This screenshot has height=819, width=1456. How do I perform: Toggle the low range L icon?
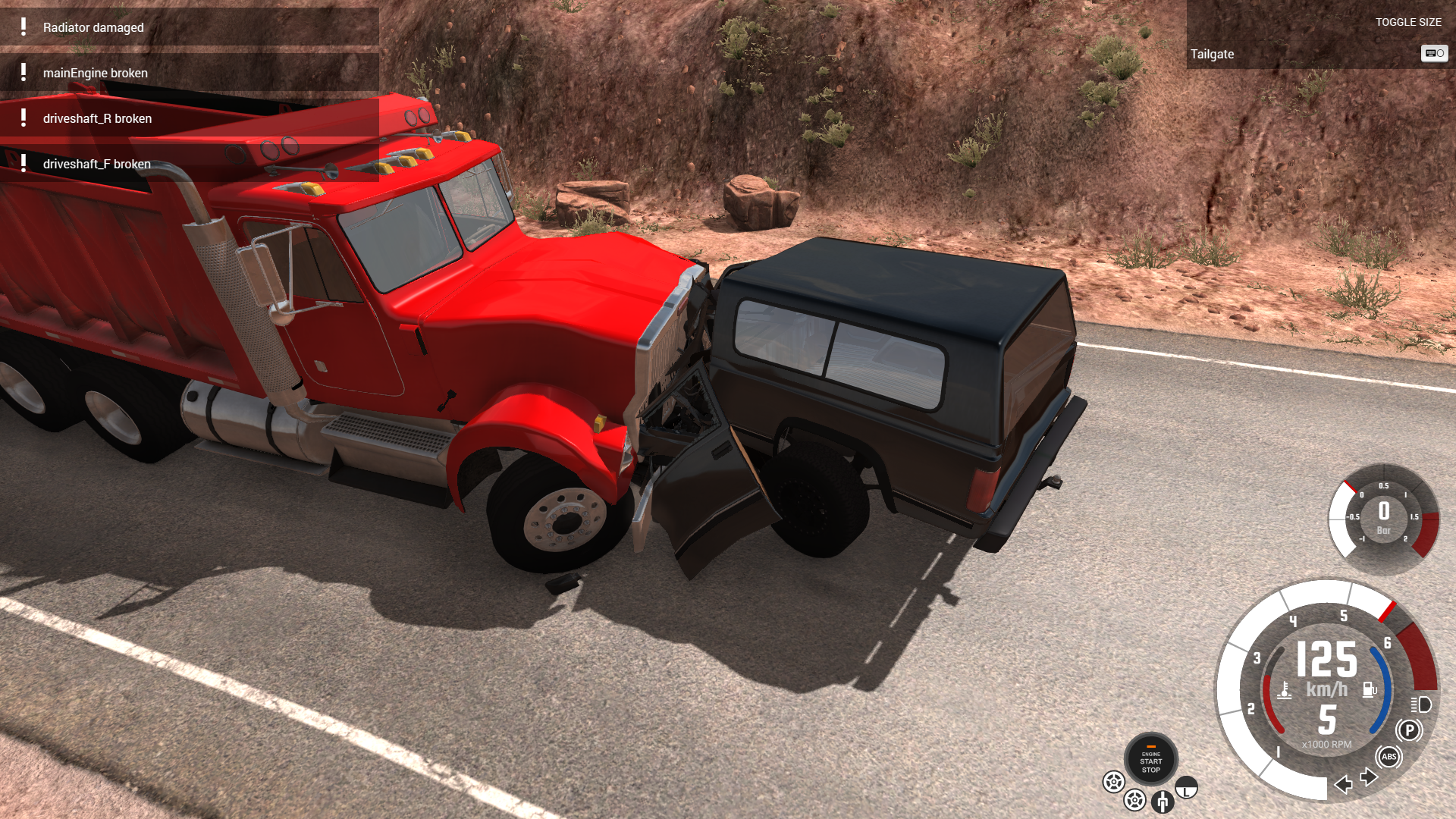pyautogui.click(x=1186, y=789)
